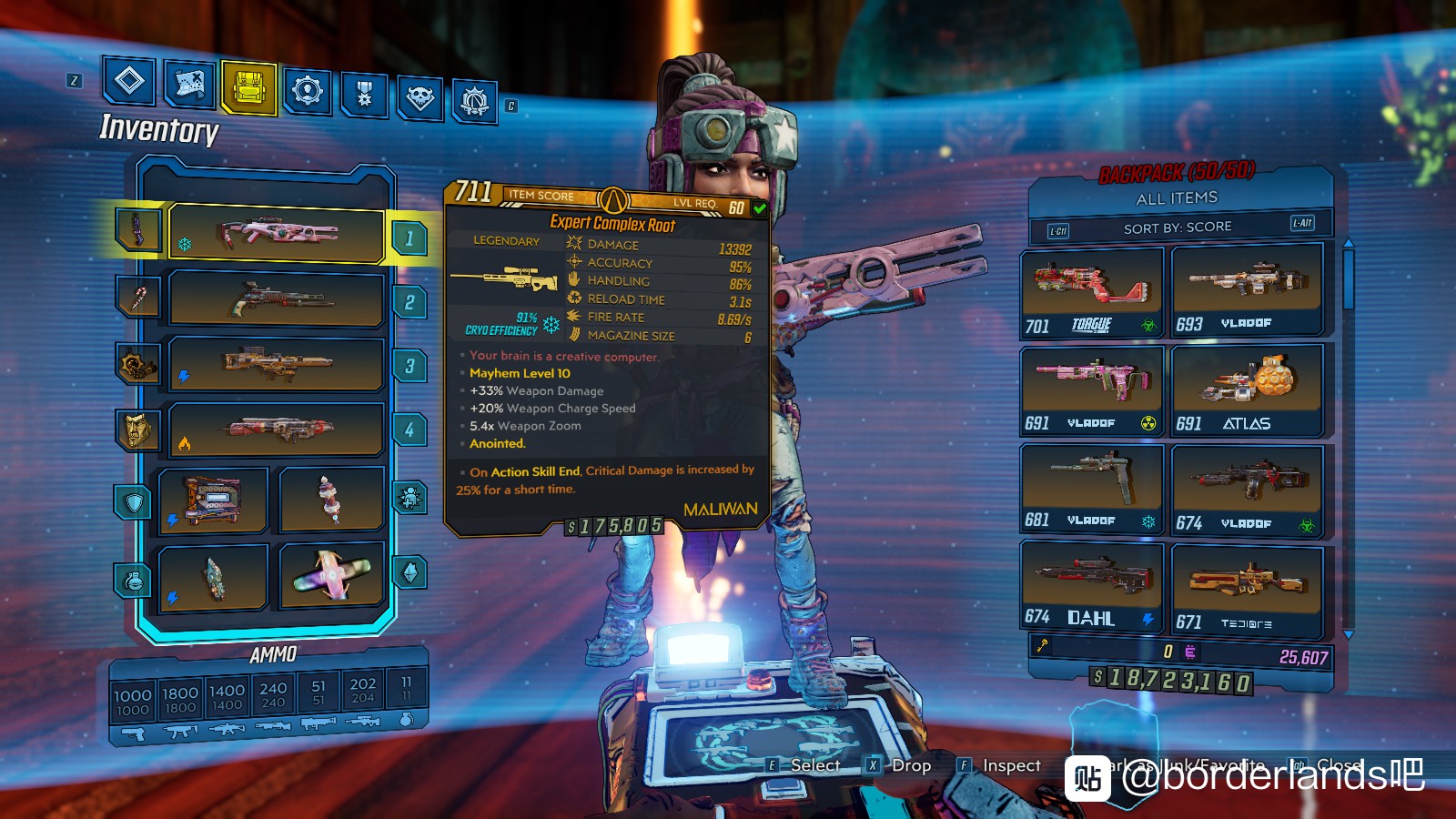Select the equipped shield slot item
1456x819 pixels.
213,500
